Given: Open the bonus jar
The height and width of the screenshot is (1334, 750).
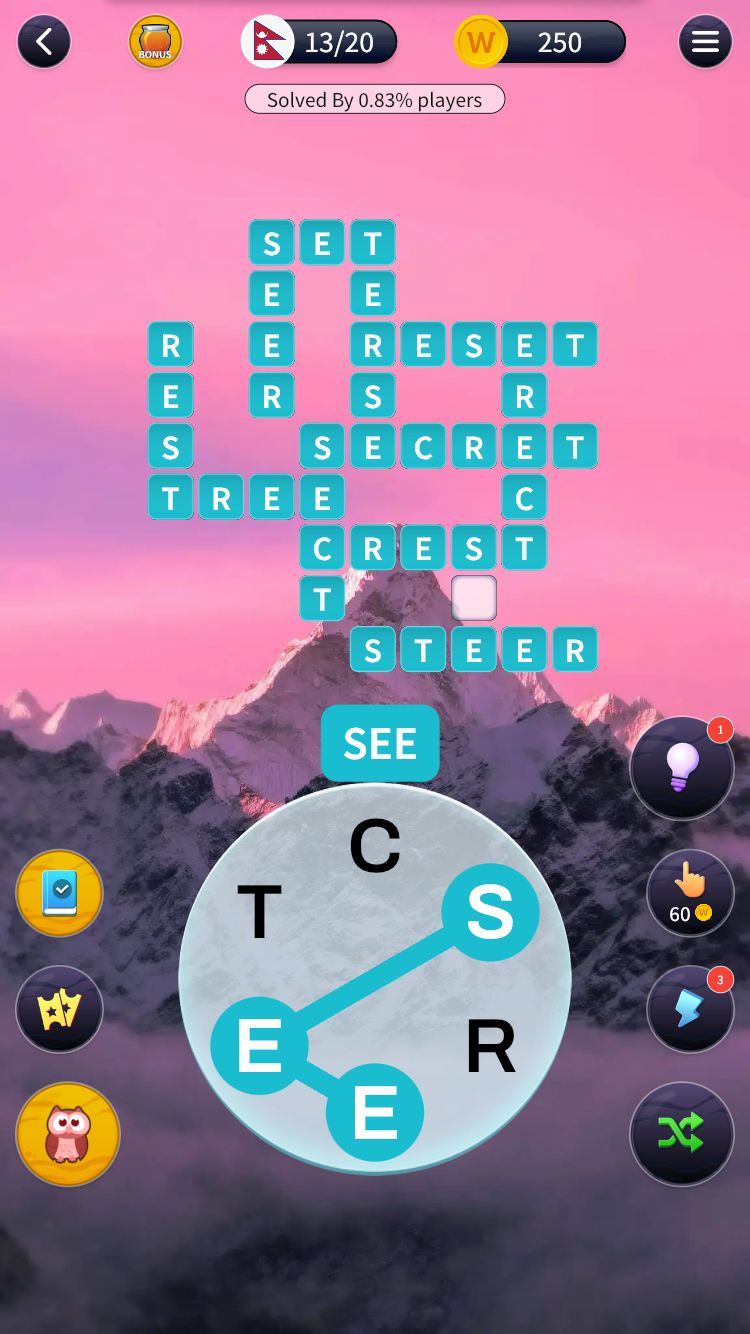Looking at the screenshot, I should [155, 42].
